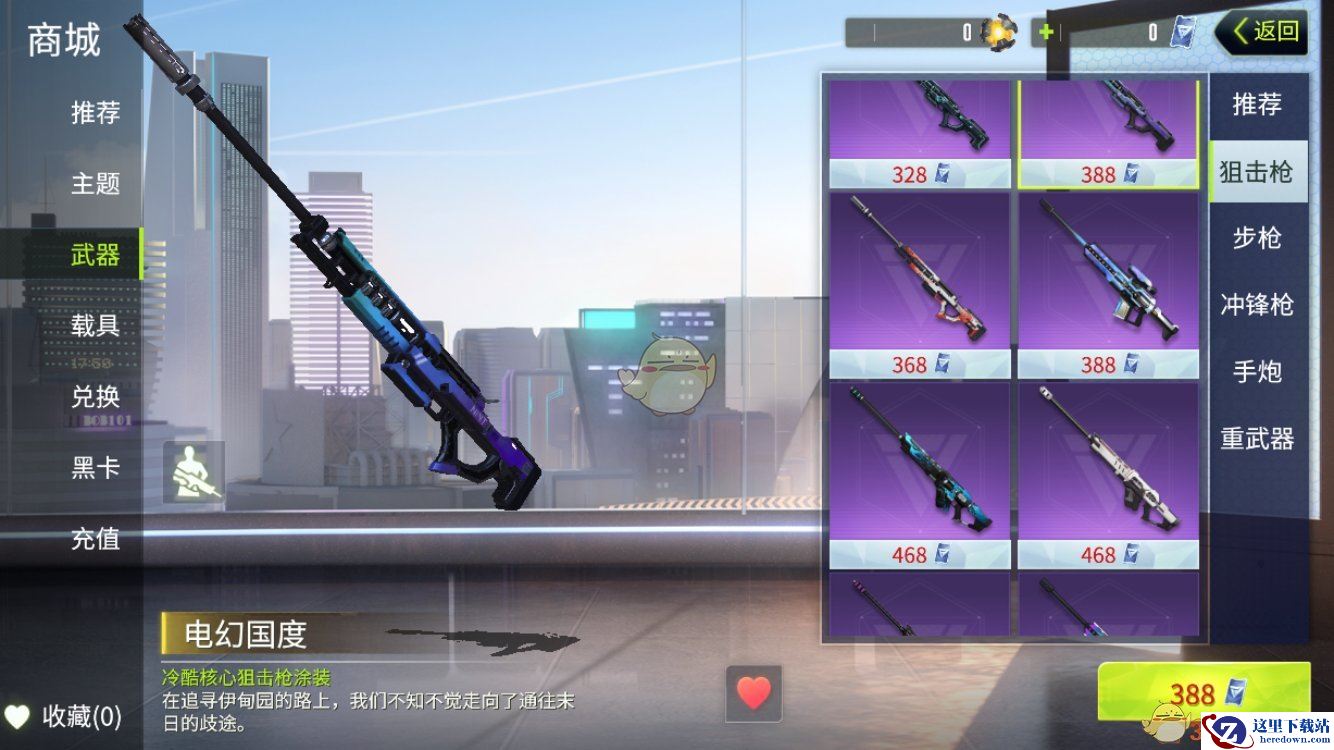Select the 368-priced orange sniper skin
This screenshot has height=750, width=1334.
920,285
